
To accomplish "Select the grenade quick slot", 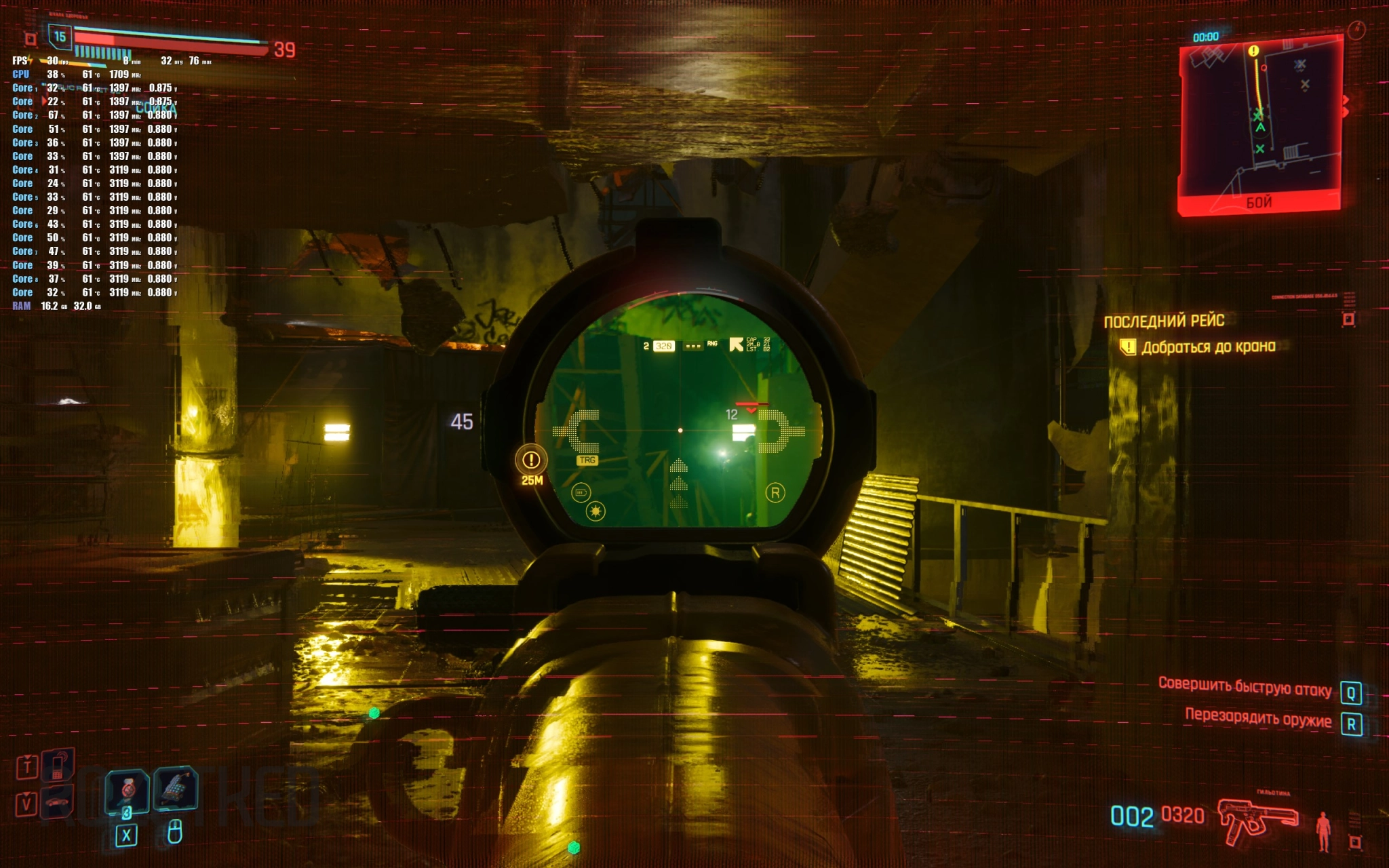I will (175, 788).
